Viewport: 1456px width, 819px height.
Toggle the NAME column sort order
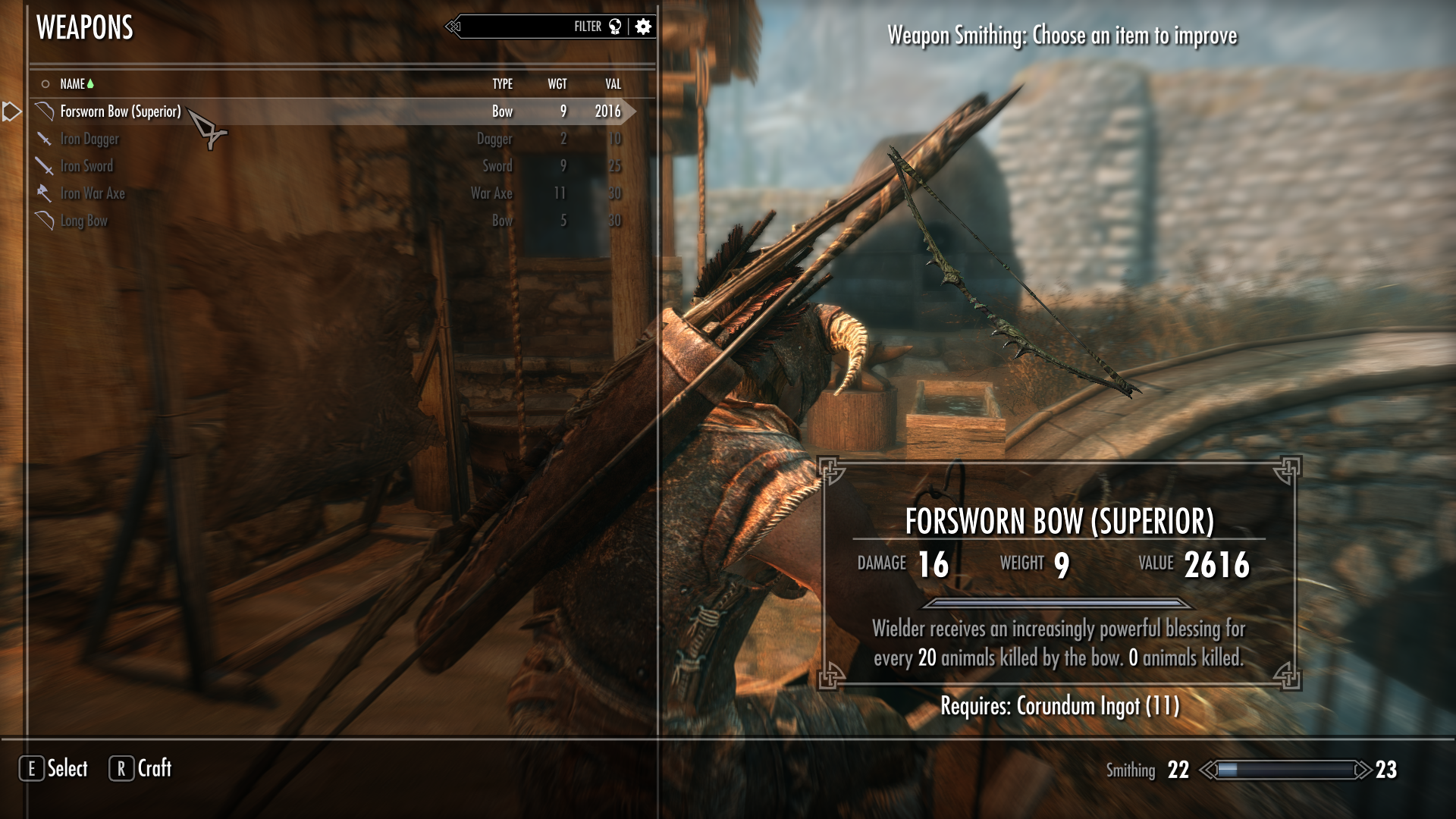pos(73,85)
